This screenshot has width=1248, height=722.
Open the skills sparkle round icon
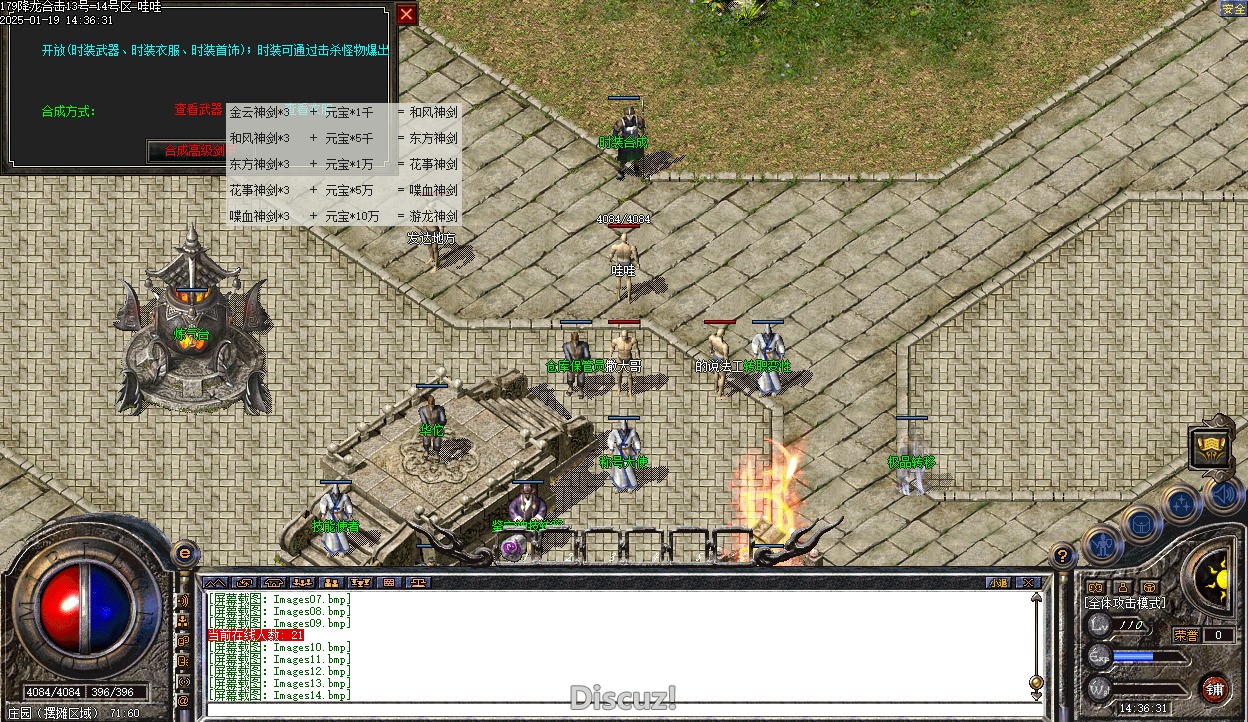point(1181,502)
